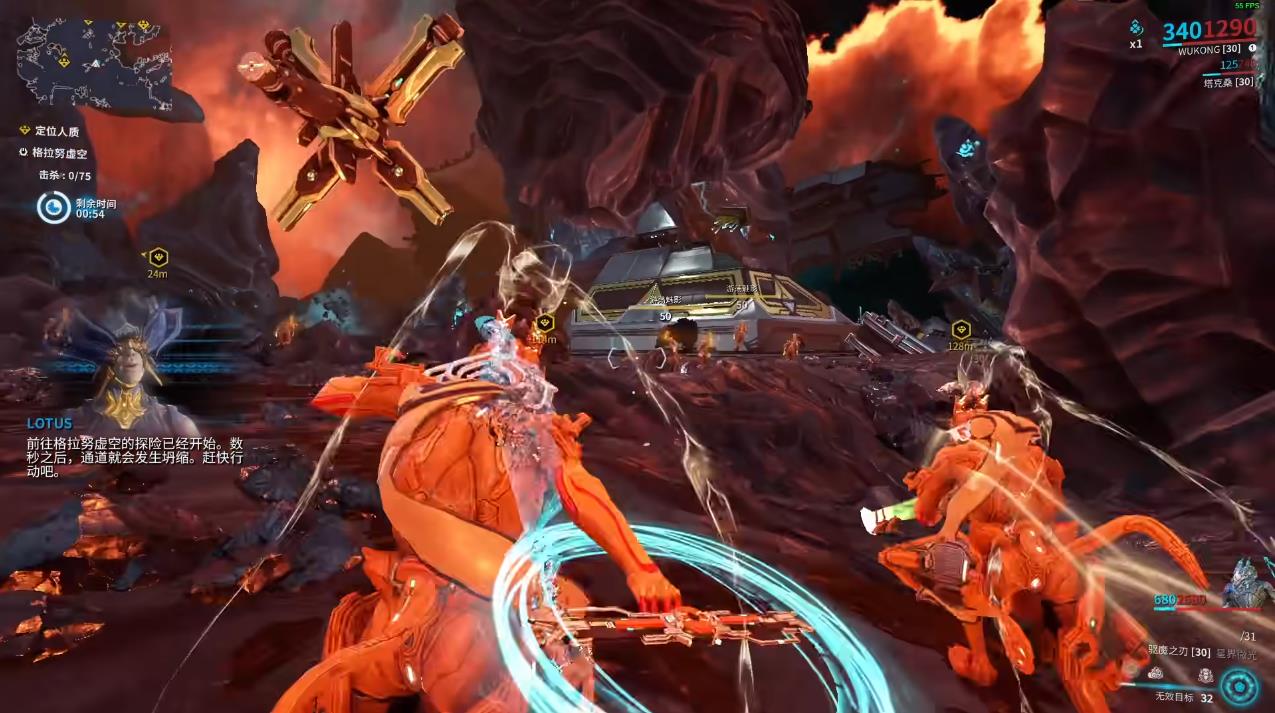
Task: Click the monkey face ability icon
Action: pos(1206,676)
